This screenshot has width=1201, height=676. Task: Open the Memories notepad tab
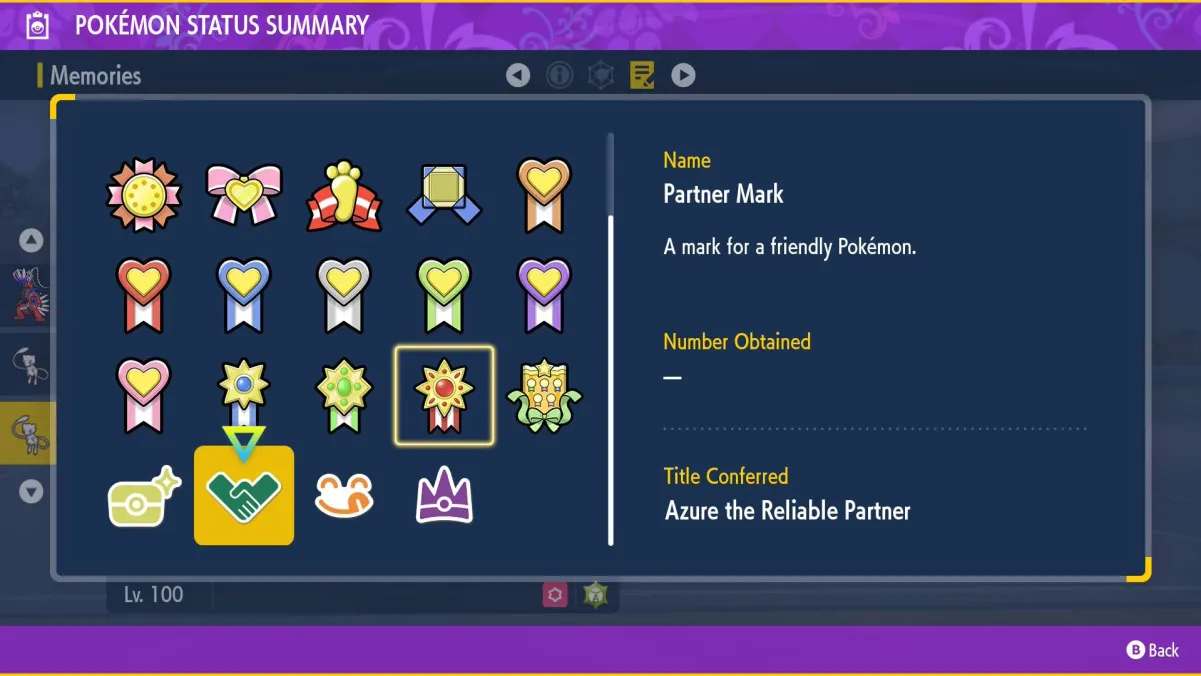click(x=642, y=75)
